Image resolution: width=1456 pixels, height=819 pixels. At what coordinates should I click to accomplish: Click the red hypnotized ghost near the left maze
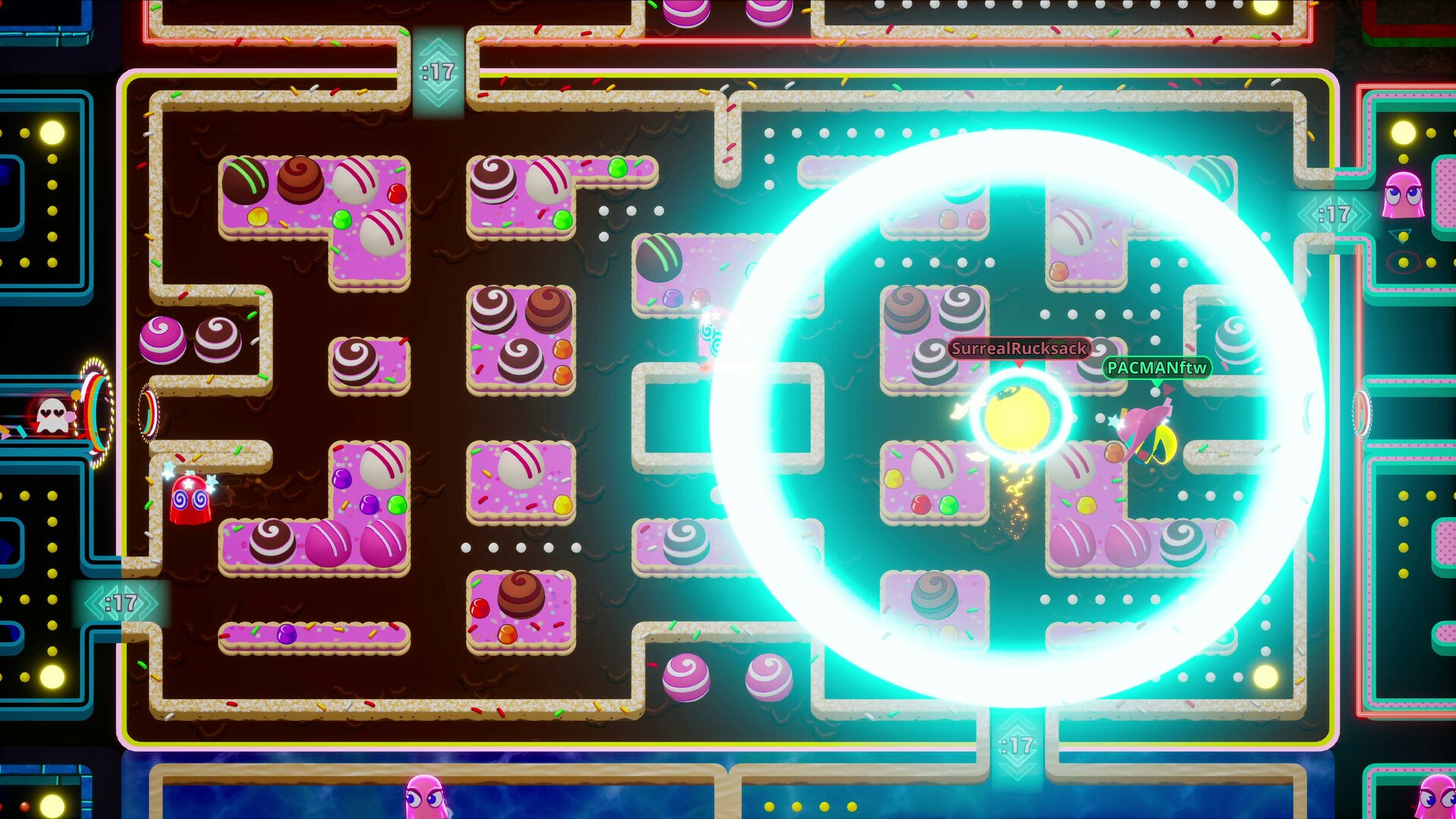coord(191,502)
